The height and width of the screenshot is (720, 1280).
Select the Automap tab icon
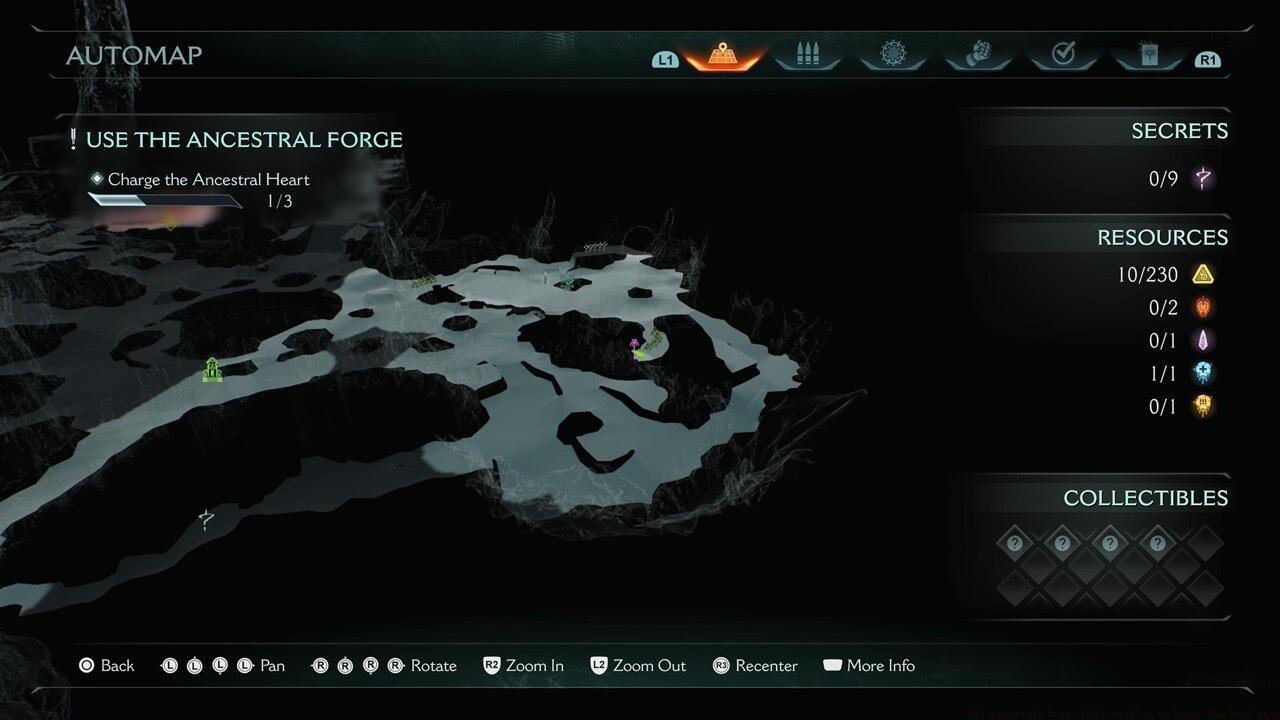[x=722, y=53]
